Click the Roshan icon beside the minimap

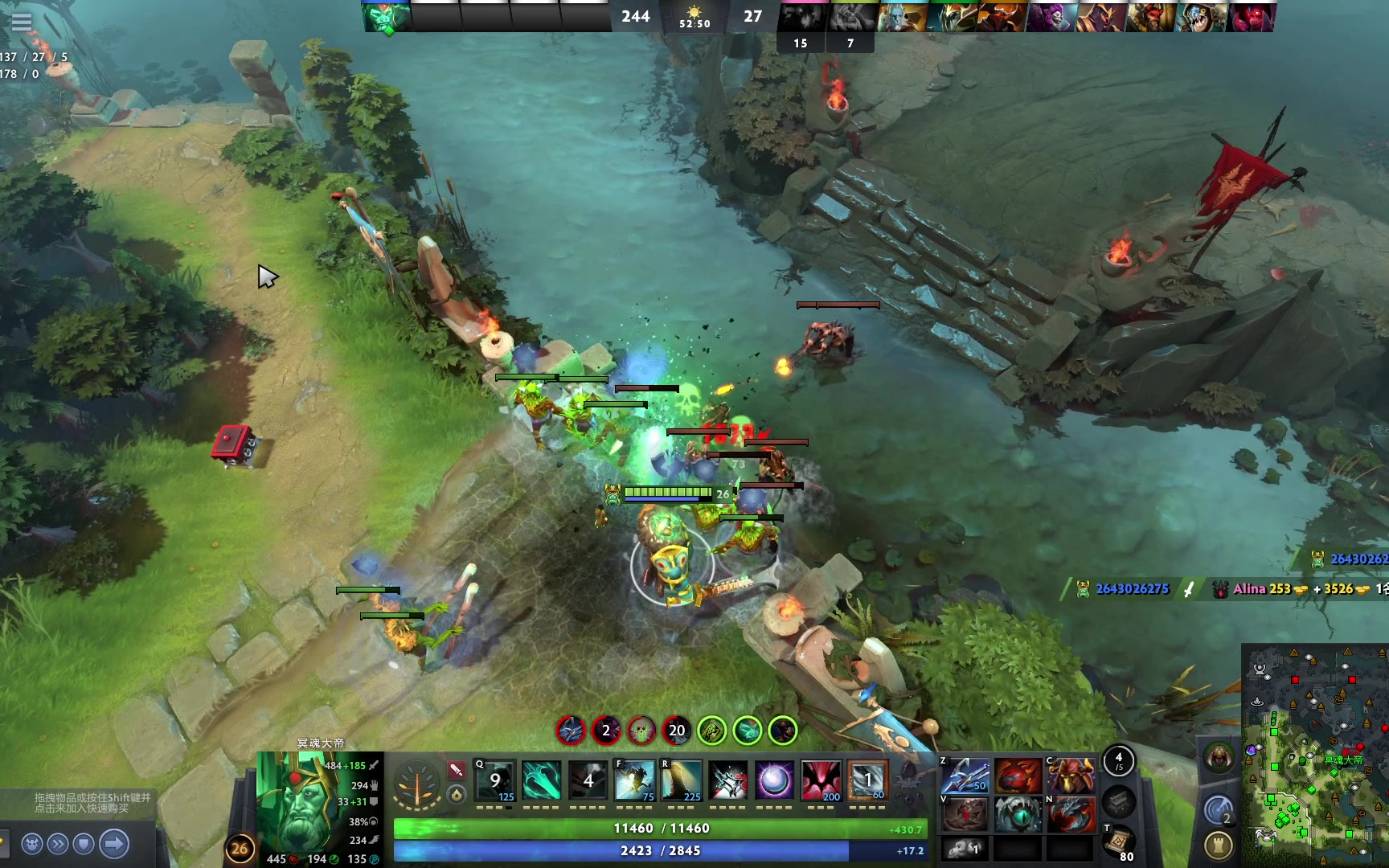[1219, 758]
